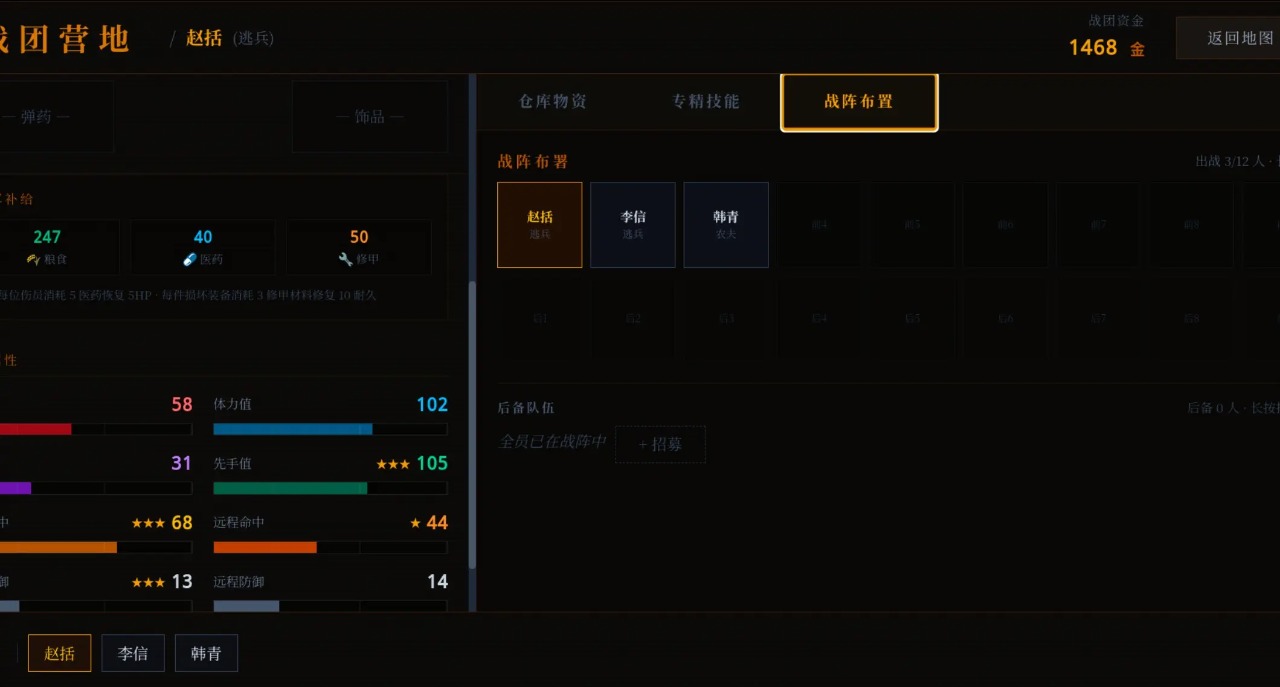1280x687 pixels.
Task: Switch to 赵括 in bottom roster
Action: 60,653
